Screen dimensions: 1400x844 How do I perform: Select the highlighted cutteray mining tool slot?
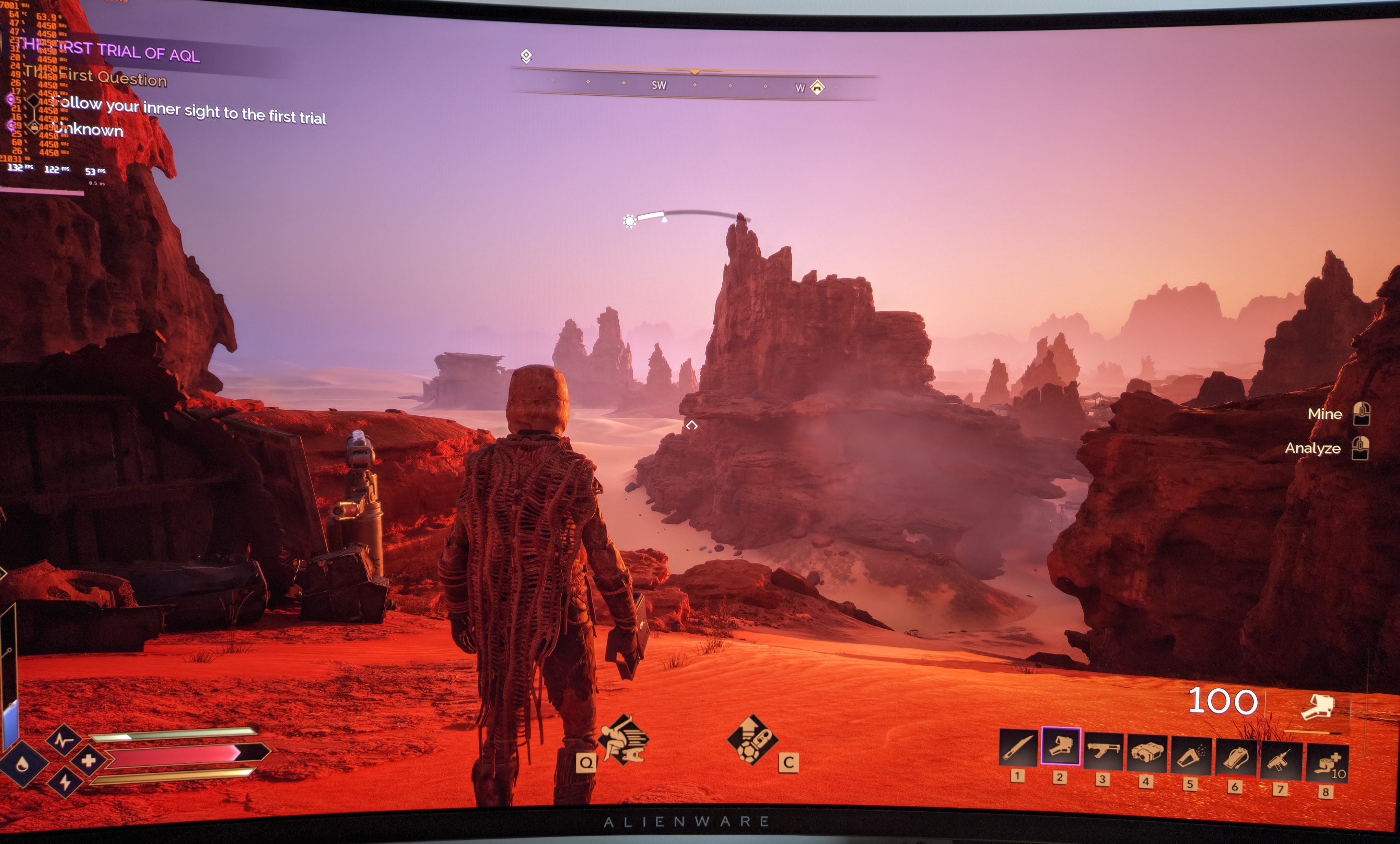pyautogui.click(x=1060, y=746)
